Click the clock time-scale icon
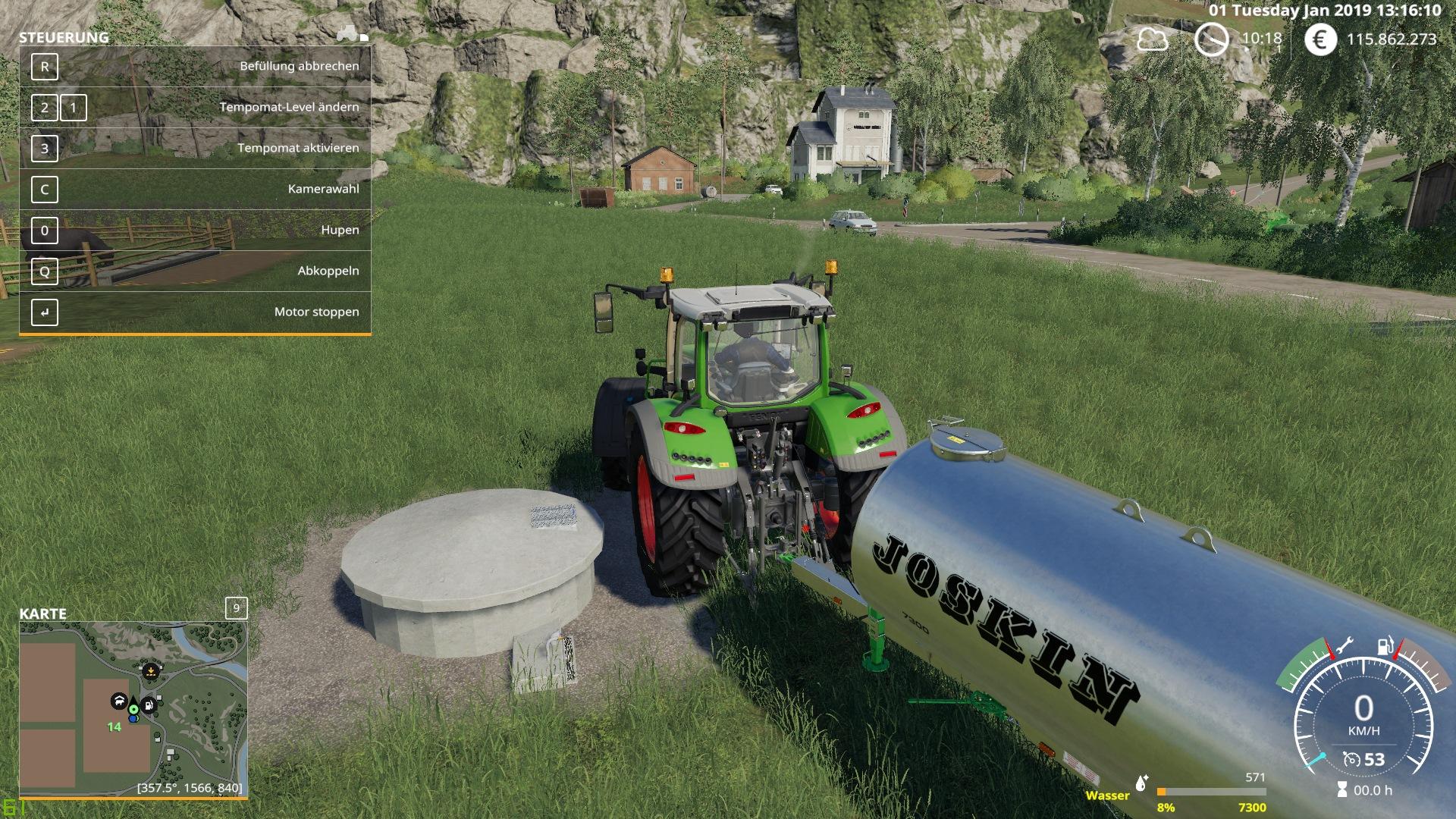 click(x=1211, y=39)
